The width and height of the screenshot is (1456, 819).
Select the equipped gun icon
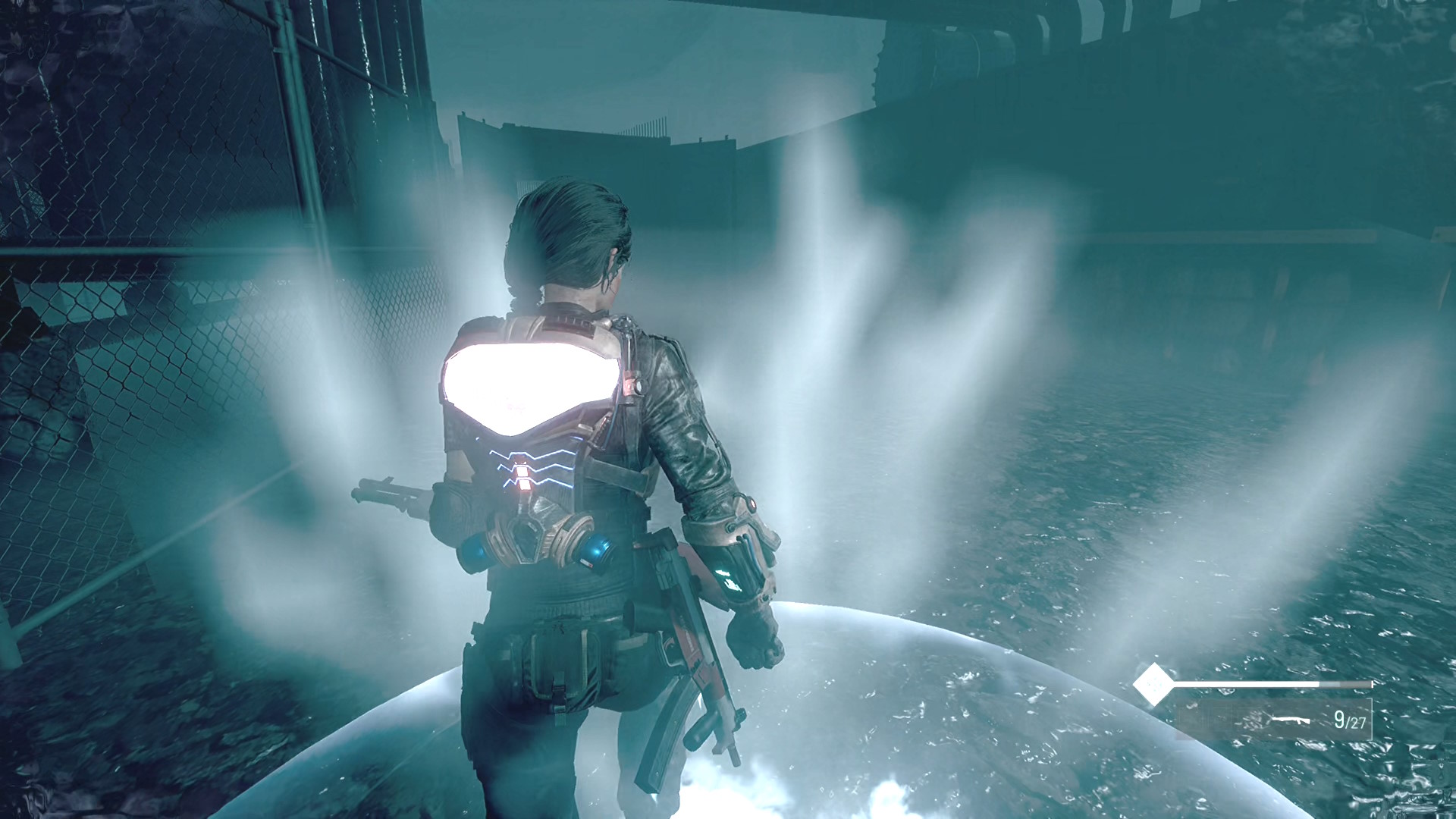pyautogui.click(x=1291, y=719)
